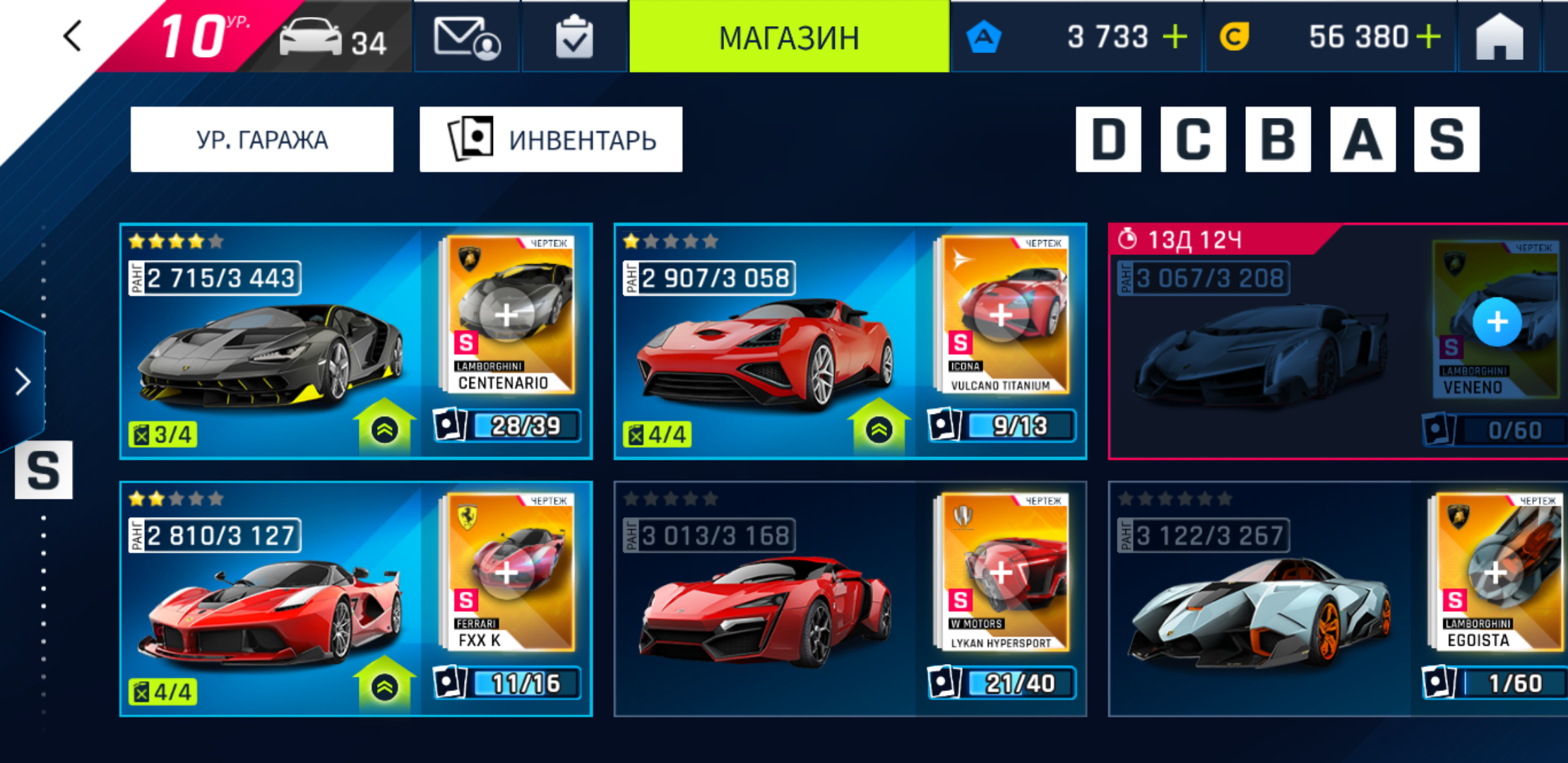Expand the side panel arrow
The image size is (1568, 763).
(x=23, y=381)
